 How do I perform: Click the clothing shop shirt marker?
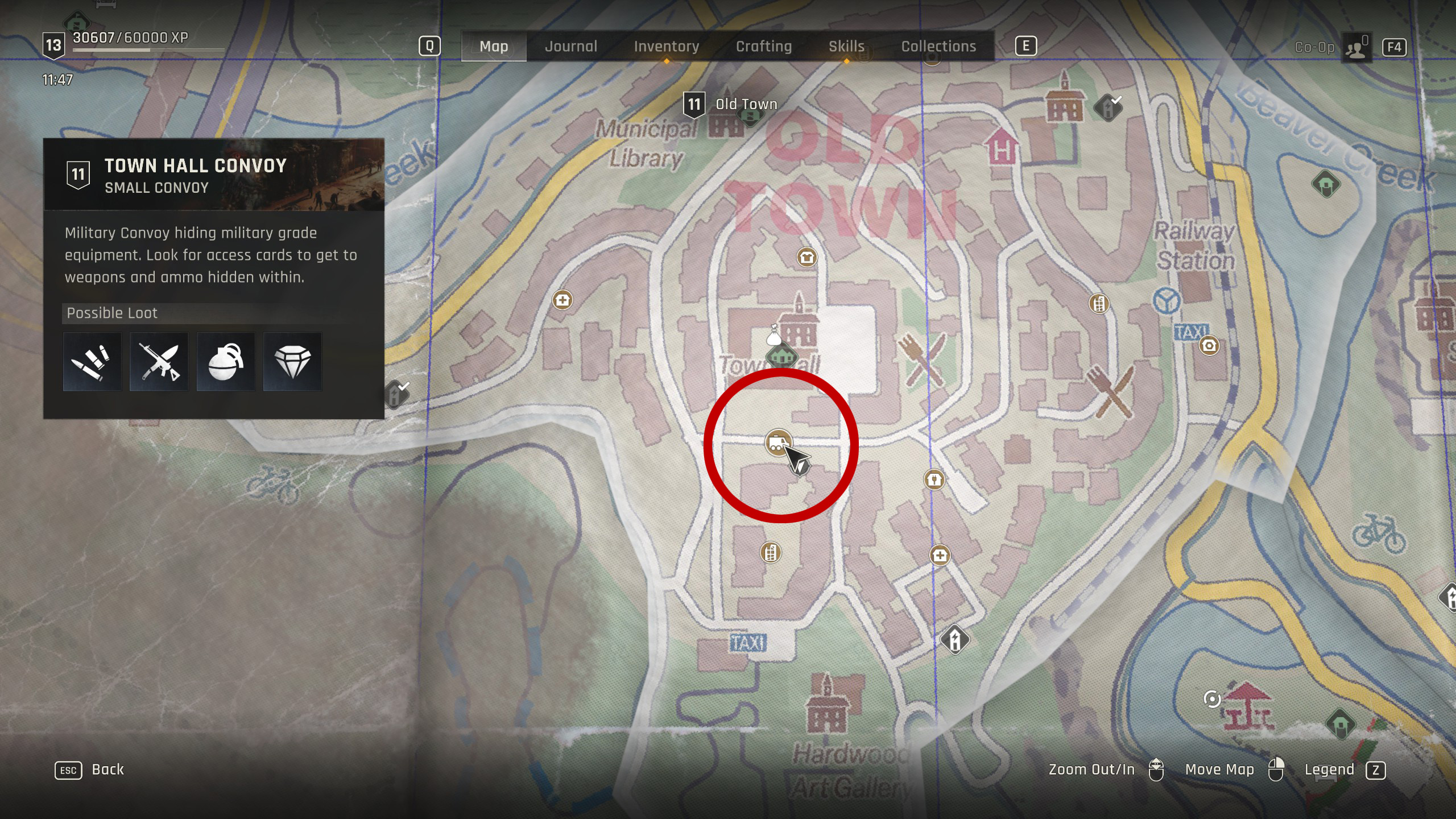pos(806,258)
